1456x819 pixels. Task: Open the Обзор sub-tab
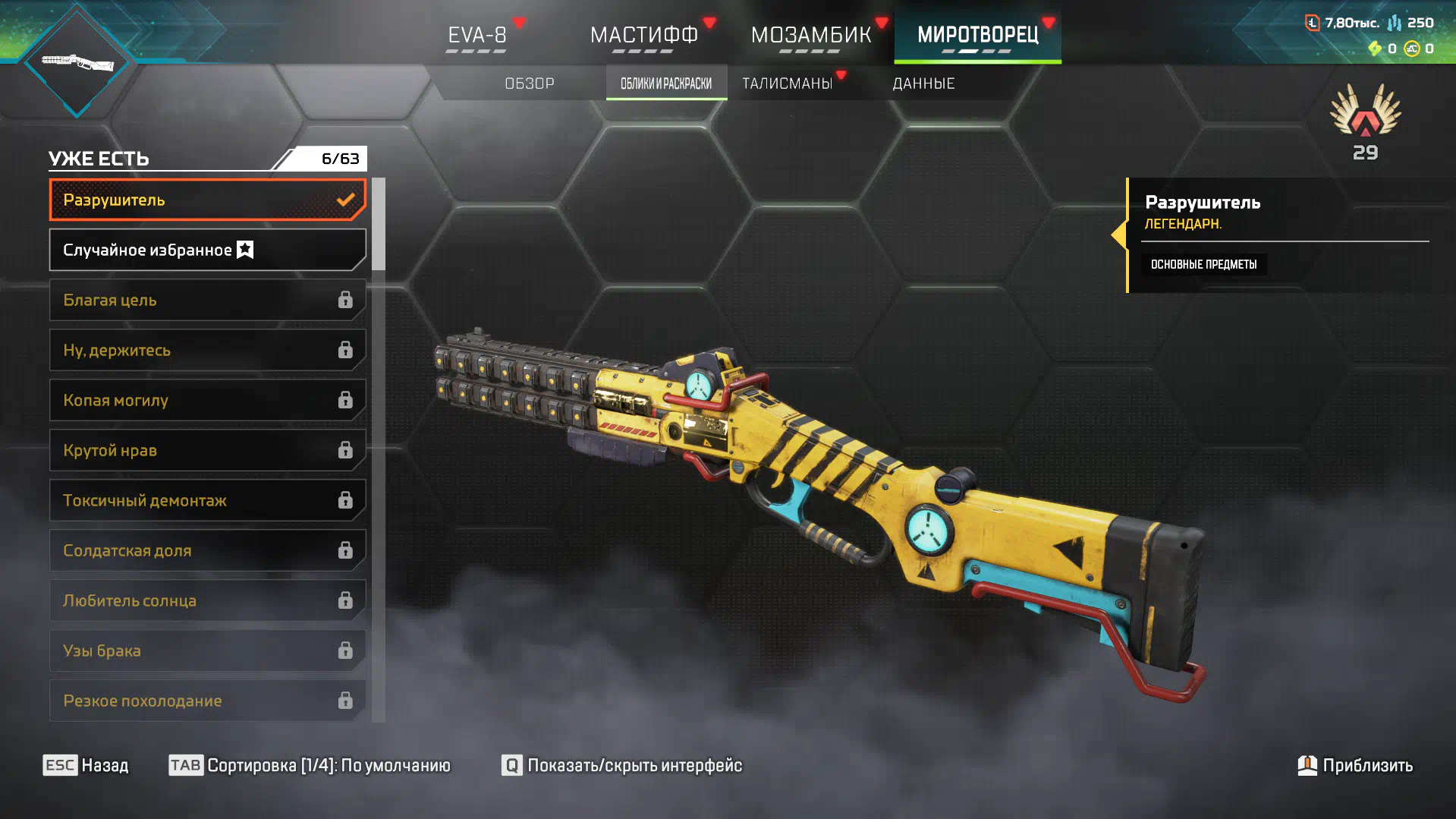pos(530,83)
